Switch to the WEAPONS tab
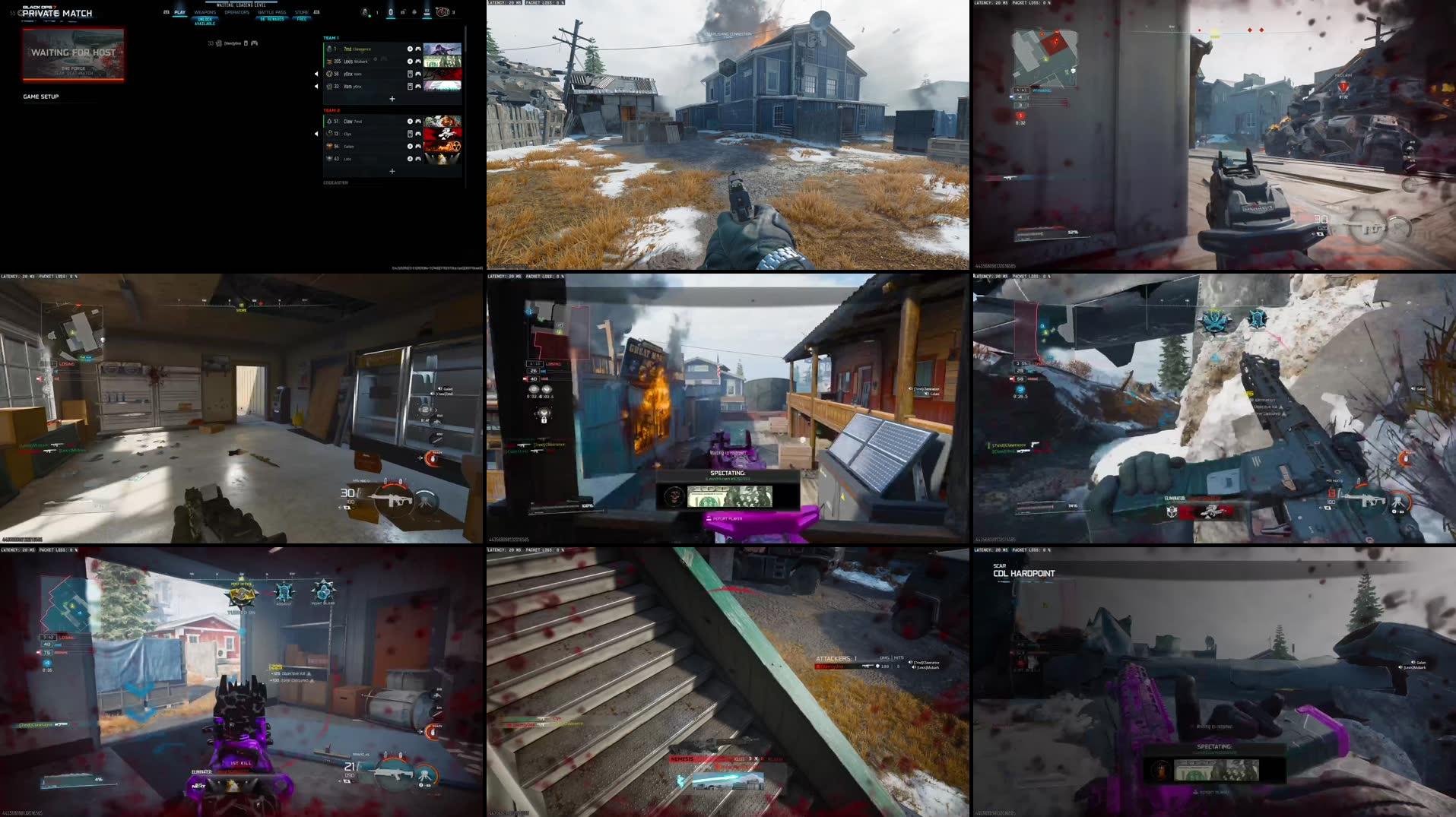 point(205,11)
